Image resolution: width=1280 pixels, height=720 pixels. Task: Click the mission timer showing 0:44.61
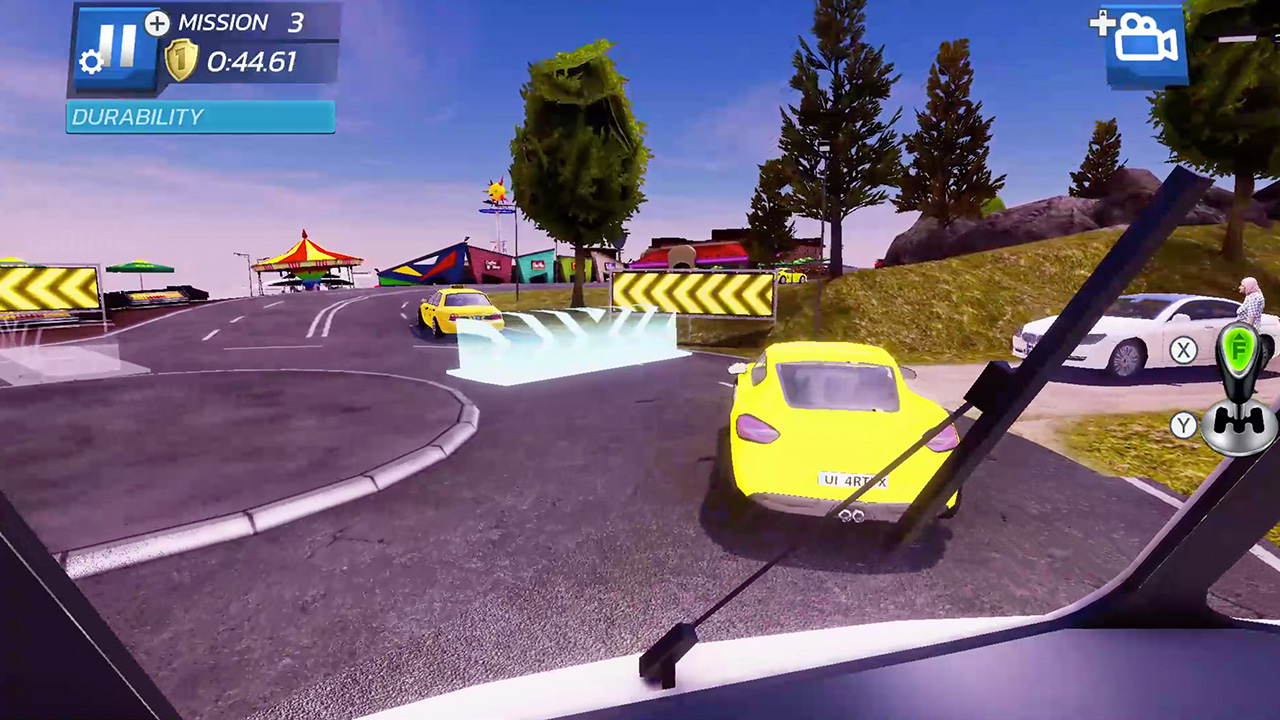coord(253,60)
